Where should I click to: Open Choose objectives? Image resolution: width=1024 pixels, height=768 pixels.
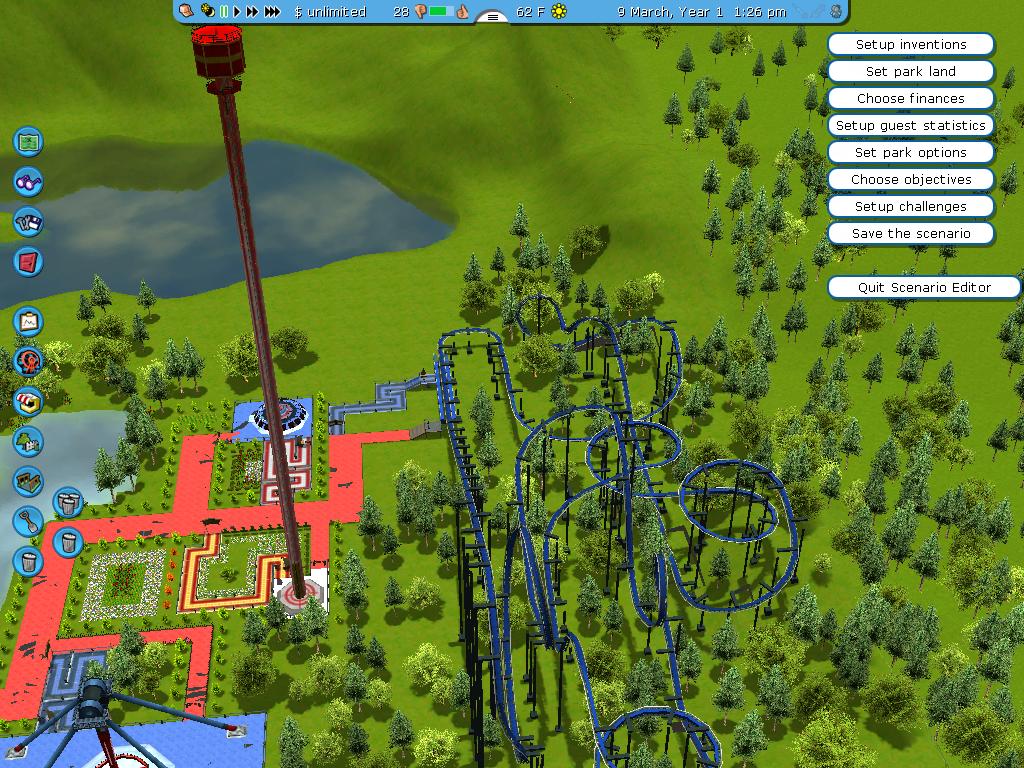(910, 179)
